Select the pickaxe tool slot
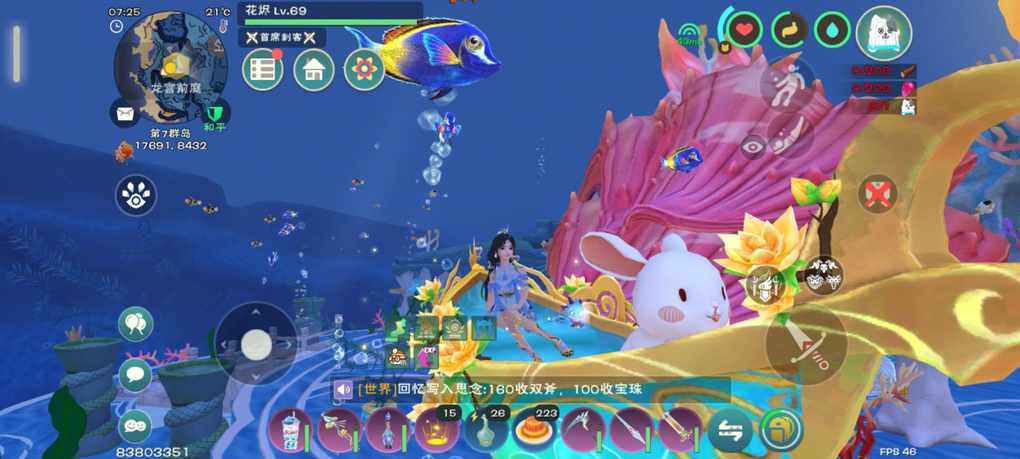The width and height of the screenshot is (1020, 459). [584, 431]
